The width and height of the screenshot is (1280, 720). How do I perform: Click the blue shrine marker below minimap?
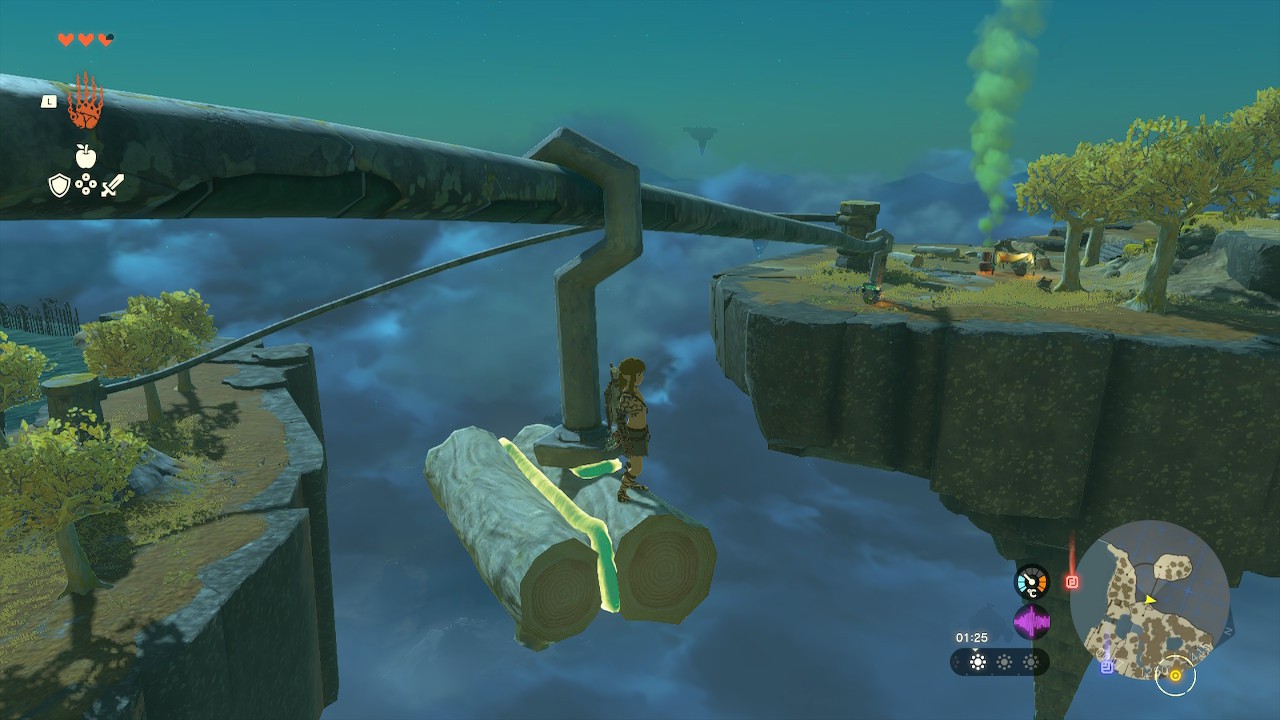point(1107,667)
